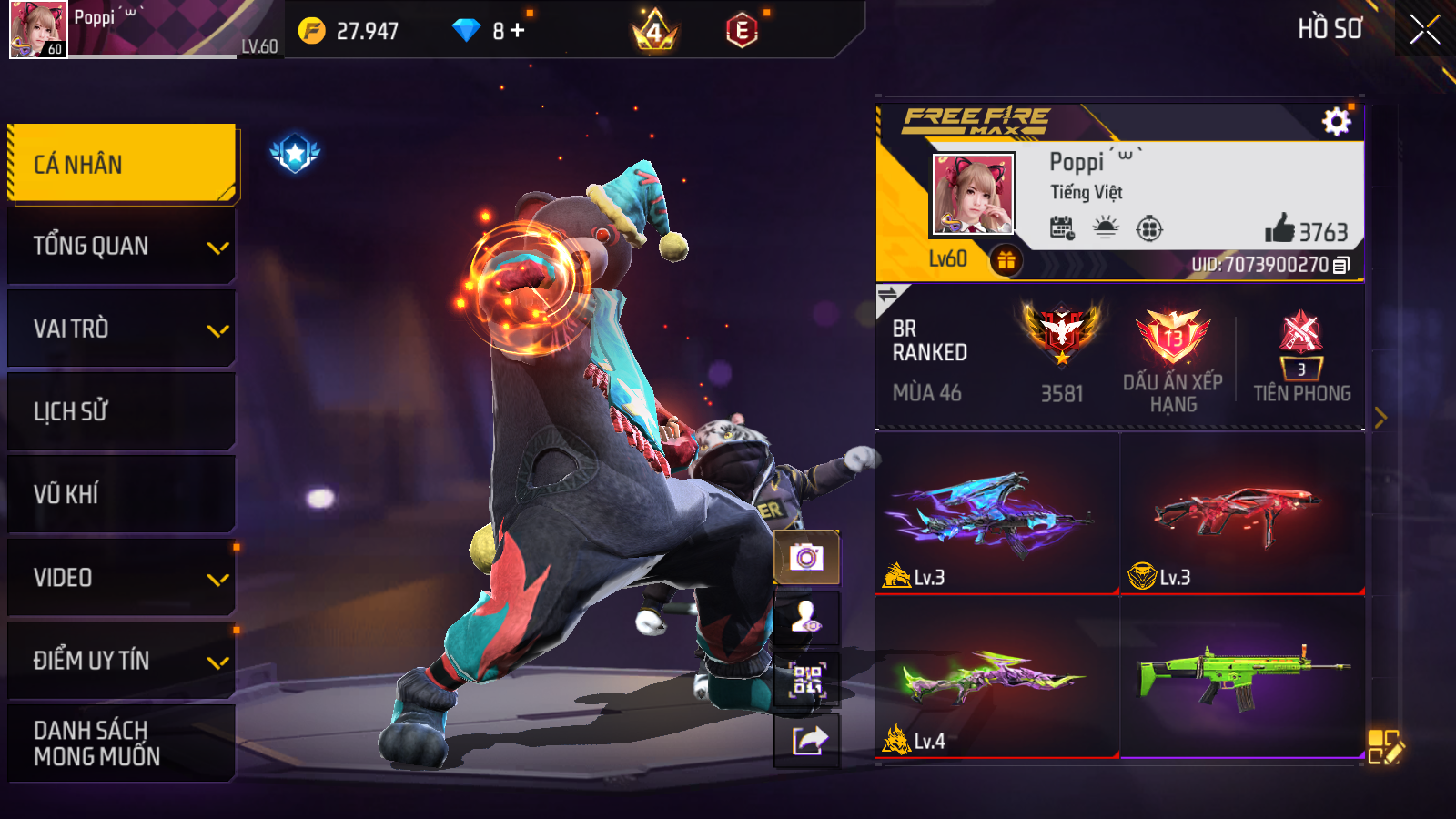
Task: Expand the Tổng Quan section
Action: point(122,246)
